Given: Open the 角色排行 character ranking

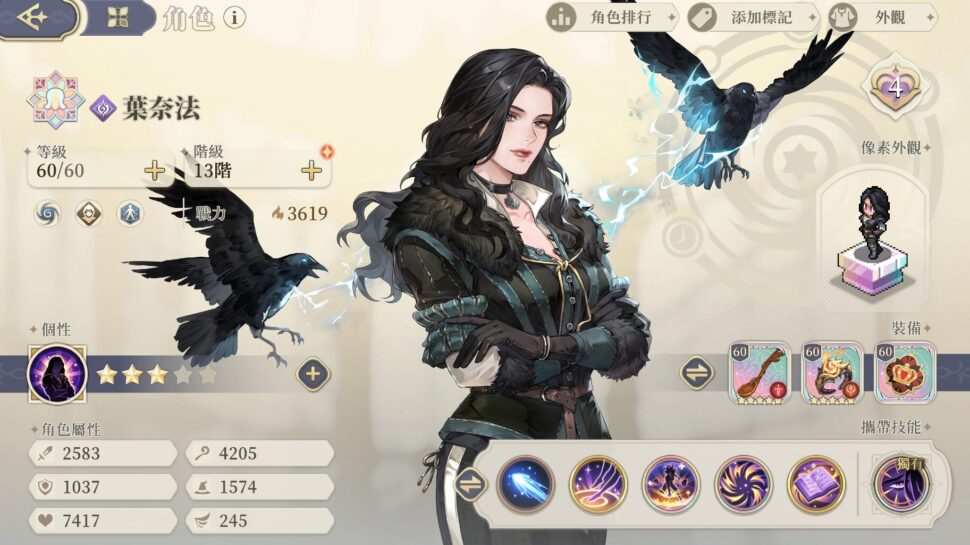Looking at the screenshot, I should click(x=611, y=17).
